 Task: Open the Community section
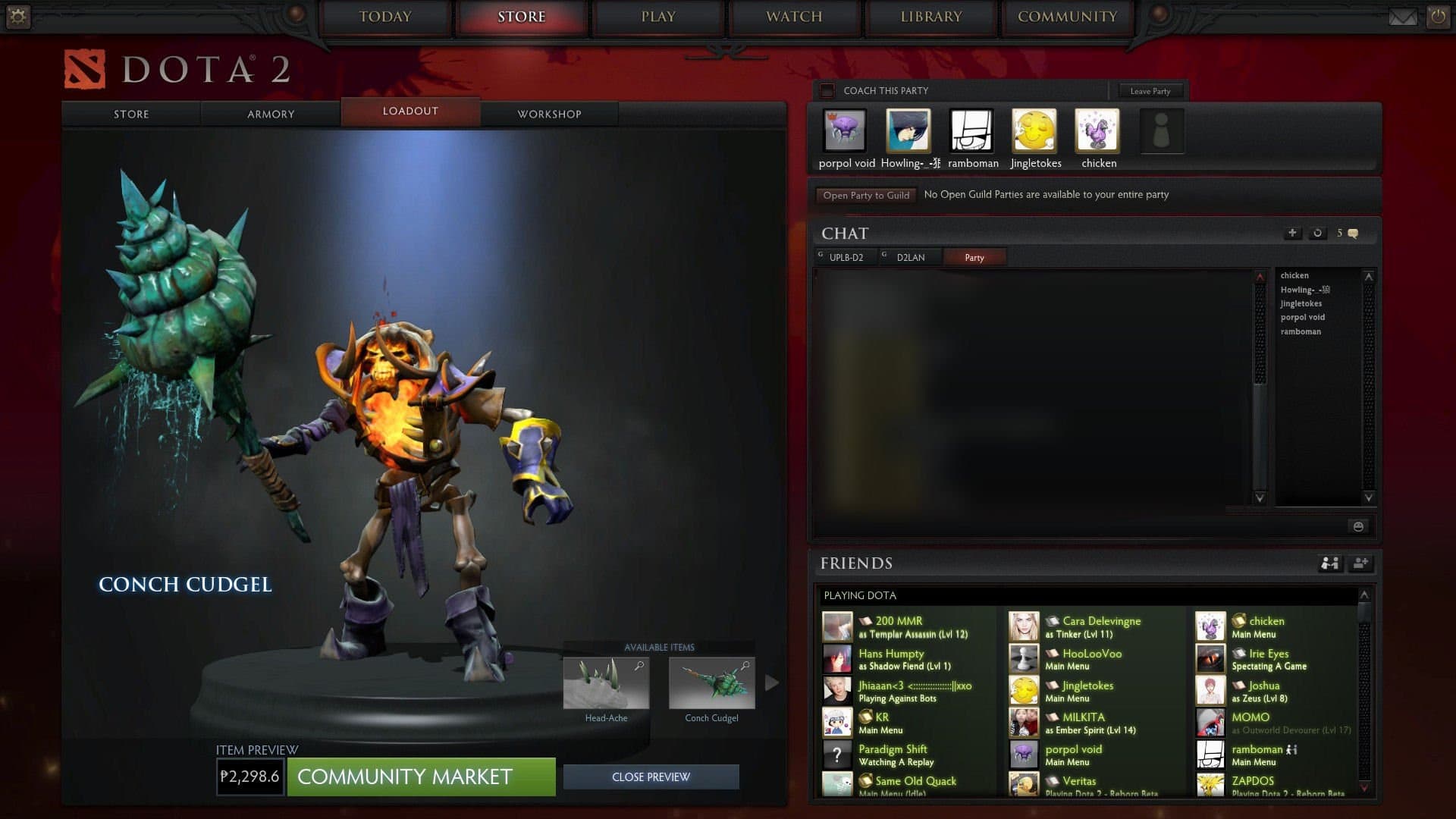1067,17
